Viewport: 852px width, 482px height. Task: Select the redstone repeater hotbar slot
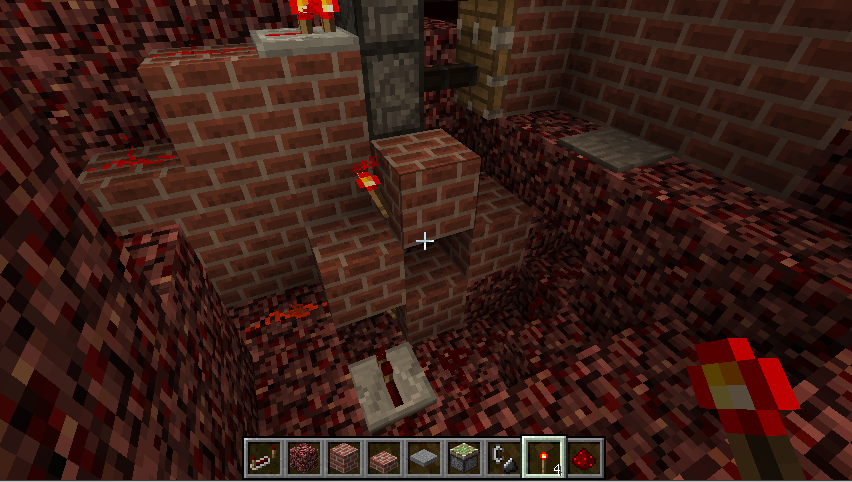click(264, 457)
